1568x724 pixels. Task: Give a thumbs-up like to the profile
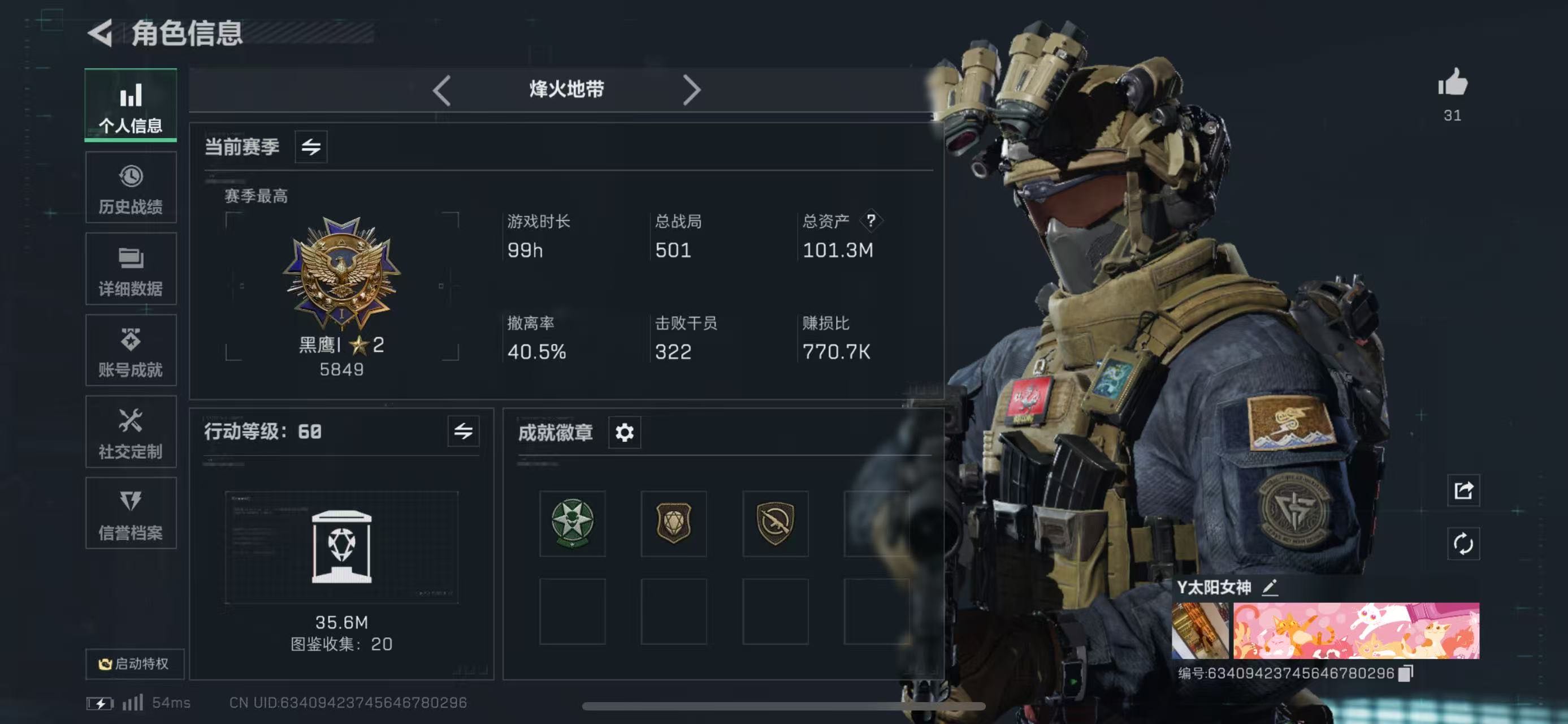1452,83
